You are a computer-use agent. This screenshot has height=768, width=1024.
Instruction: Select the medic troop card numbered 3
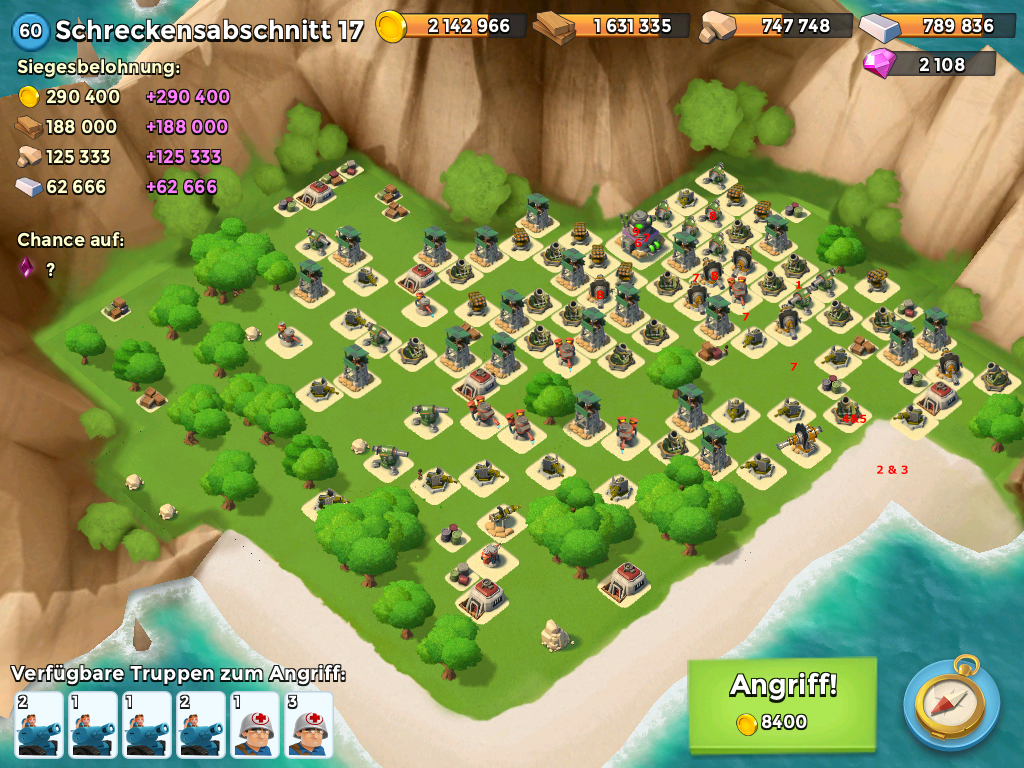pos(309,724)
